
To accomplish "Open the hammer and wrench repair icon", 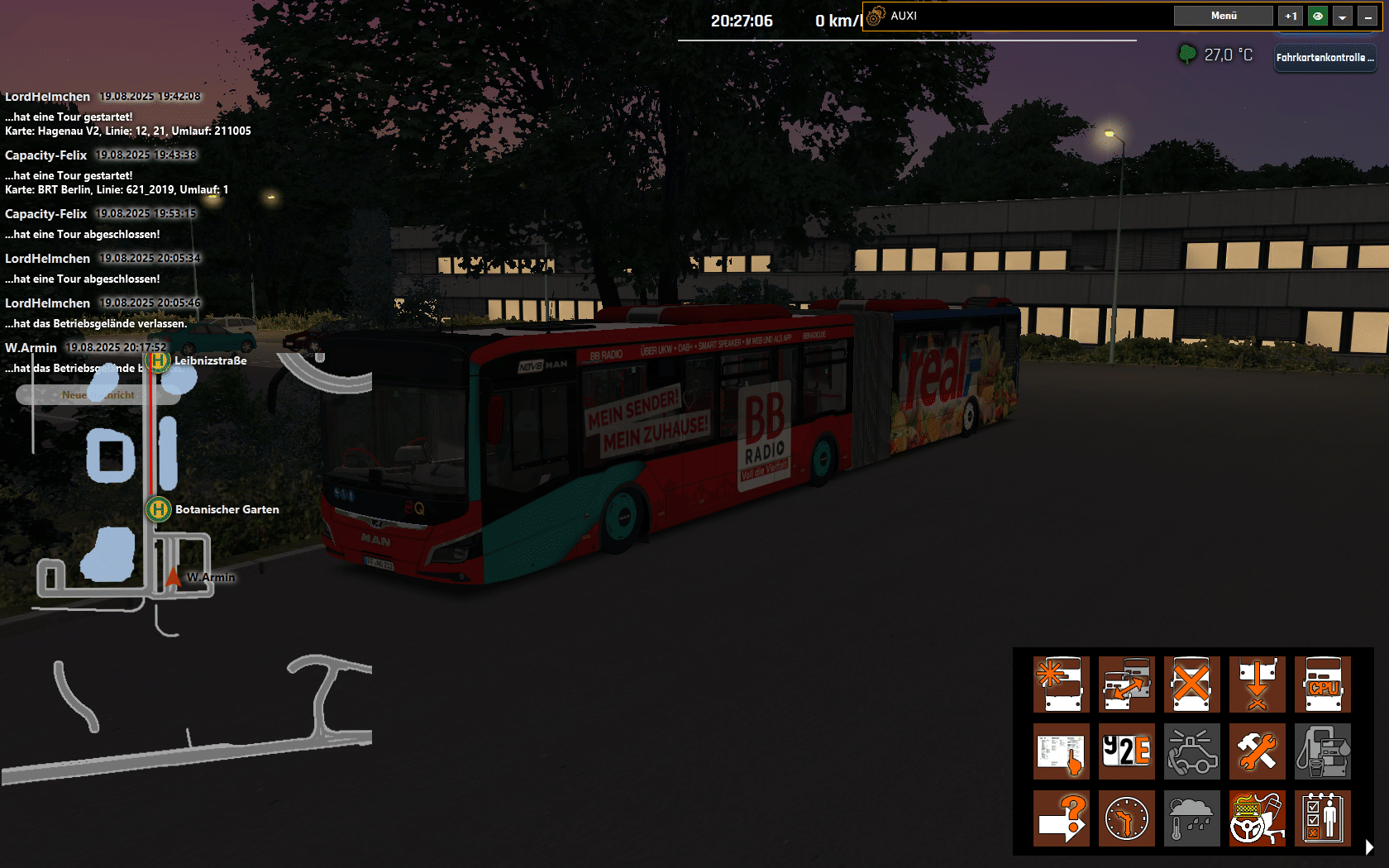I will [x=1257, y=751].
